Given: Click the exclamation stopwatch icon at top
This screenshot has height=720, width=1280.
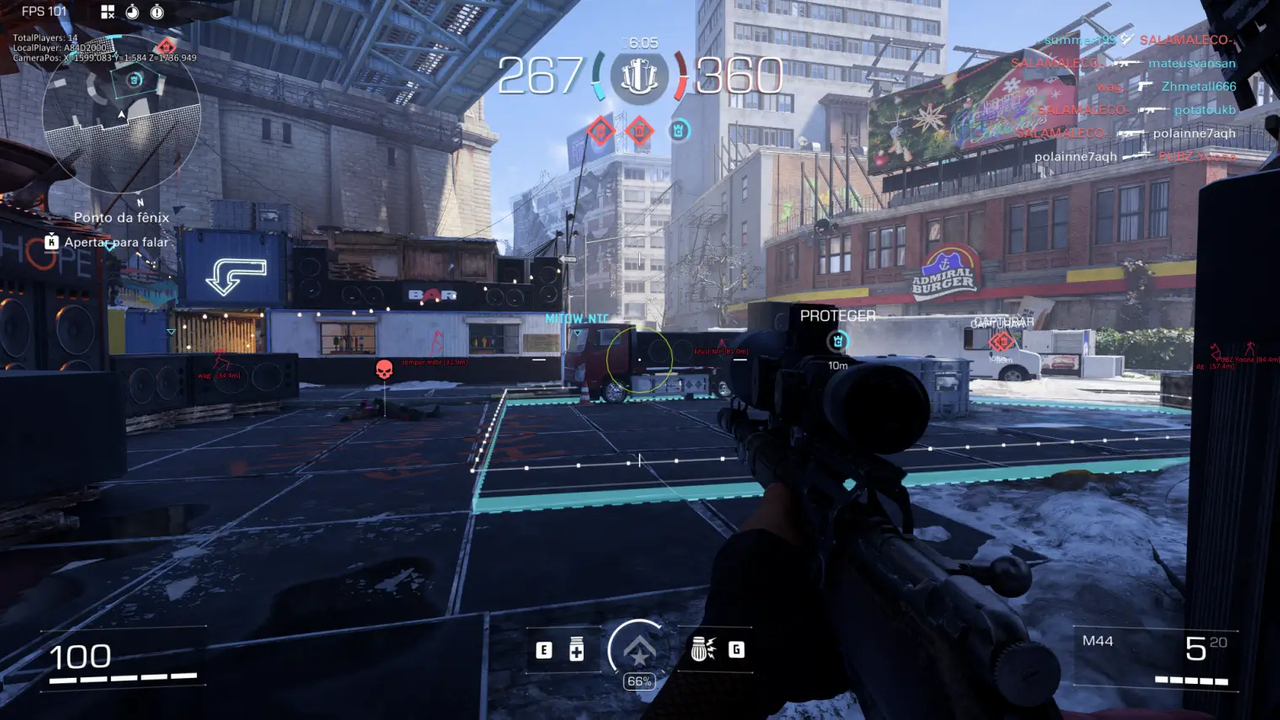Looking at the screenshot, I should (157, 12).
